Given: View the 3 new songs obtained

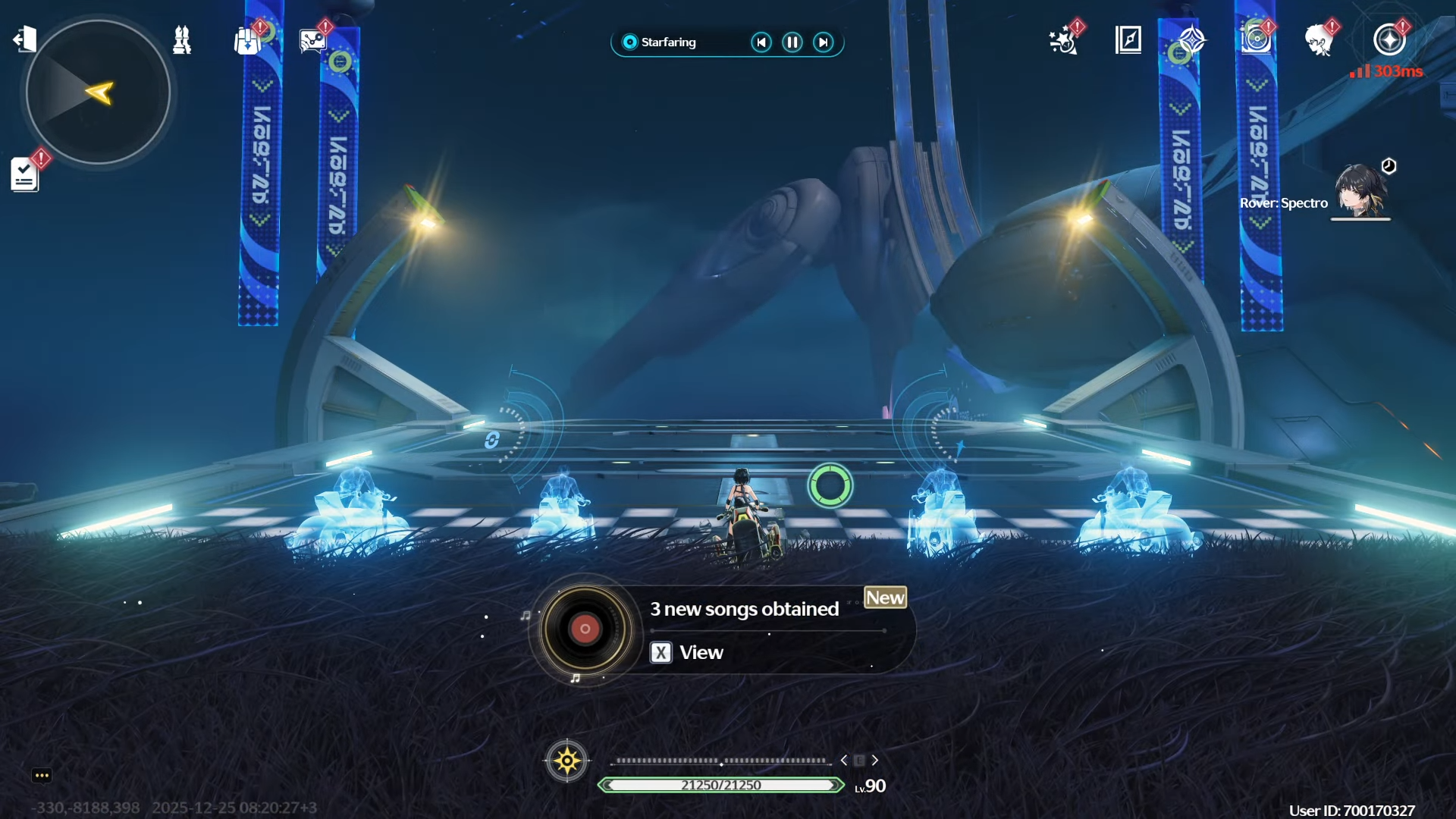Looking at the screenshot, I should (x=686, y=652).
